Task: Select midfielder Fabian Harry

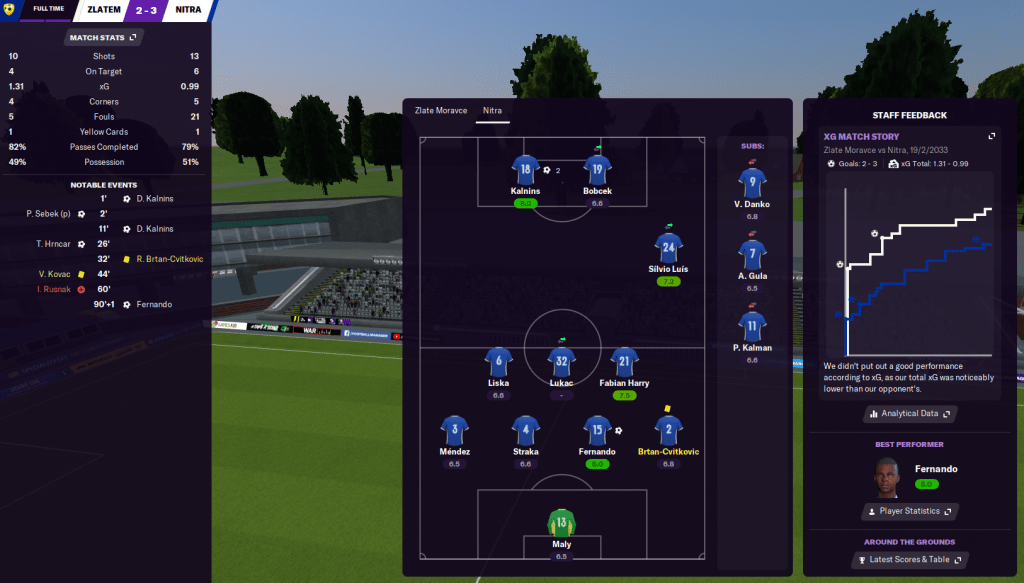Action: (625, 363)
